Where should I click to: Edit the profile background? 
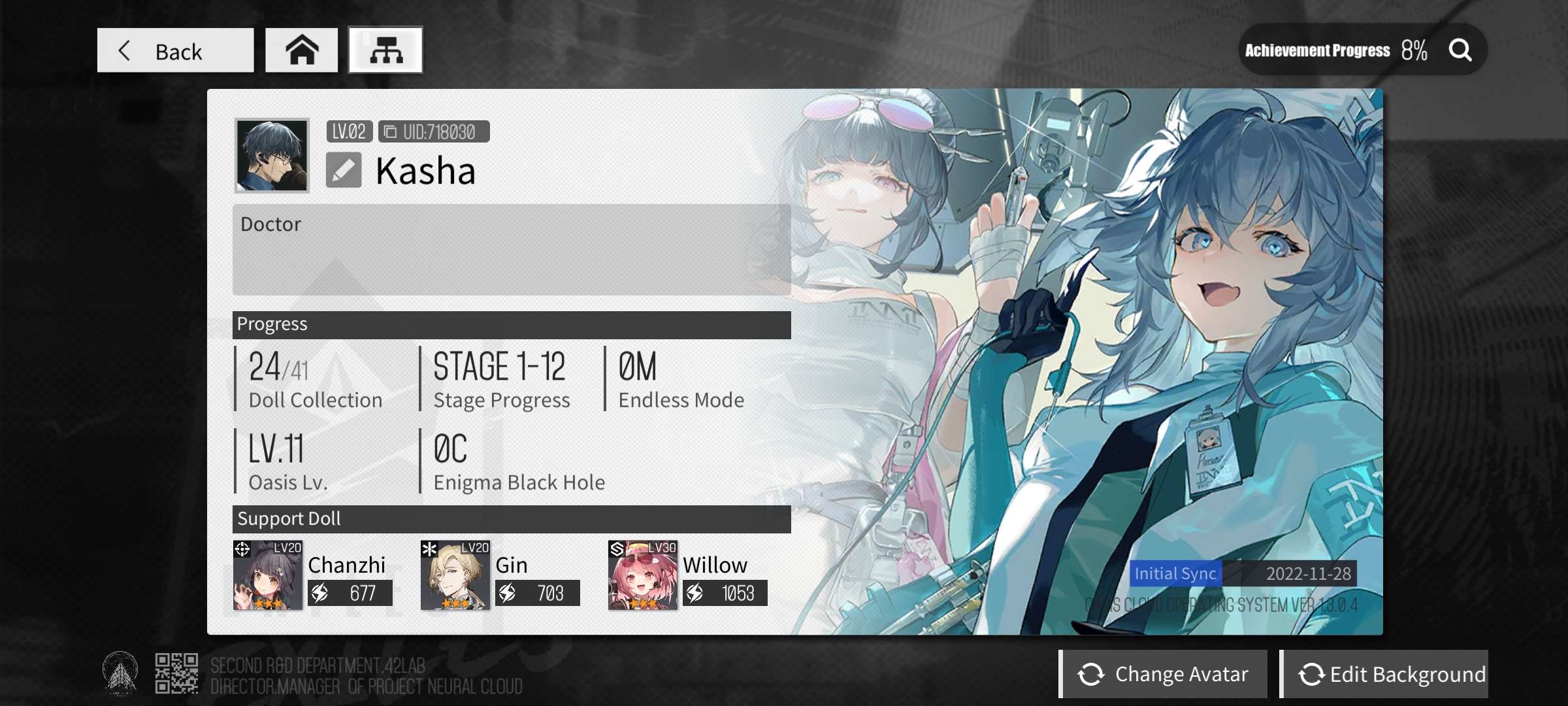point(1384,674)
